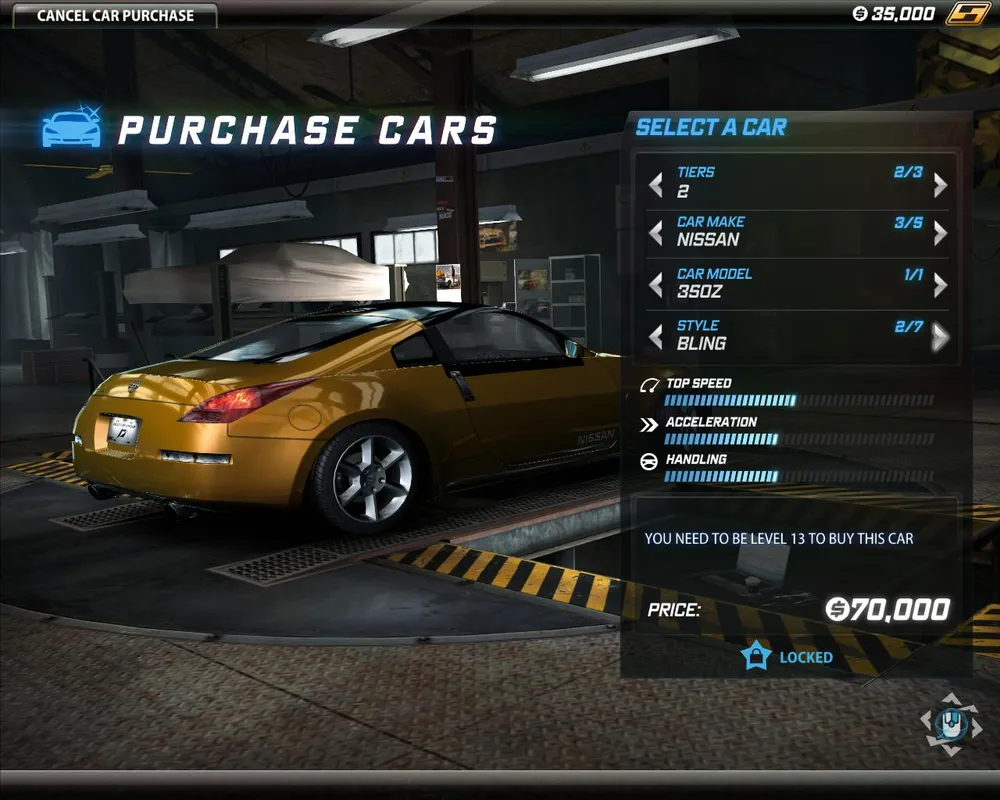The image size is (1000, 800).
Task: Switch to the next car make
Action: [x=940, y=234]
